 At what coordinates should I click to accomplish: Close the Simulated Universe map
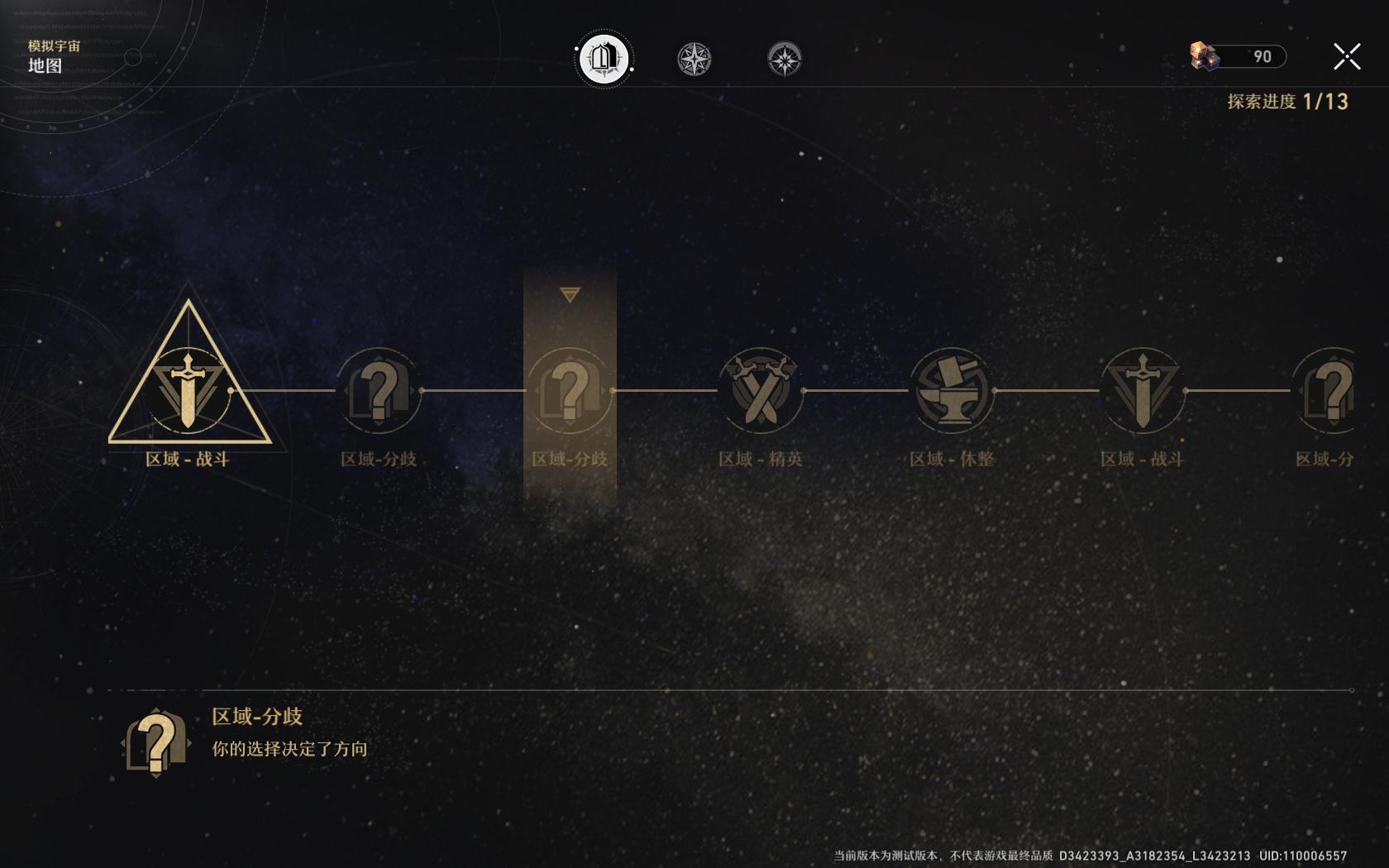[1347, 57]
